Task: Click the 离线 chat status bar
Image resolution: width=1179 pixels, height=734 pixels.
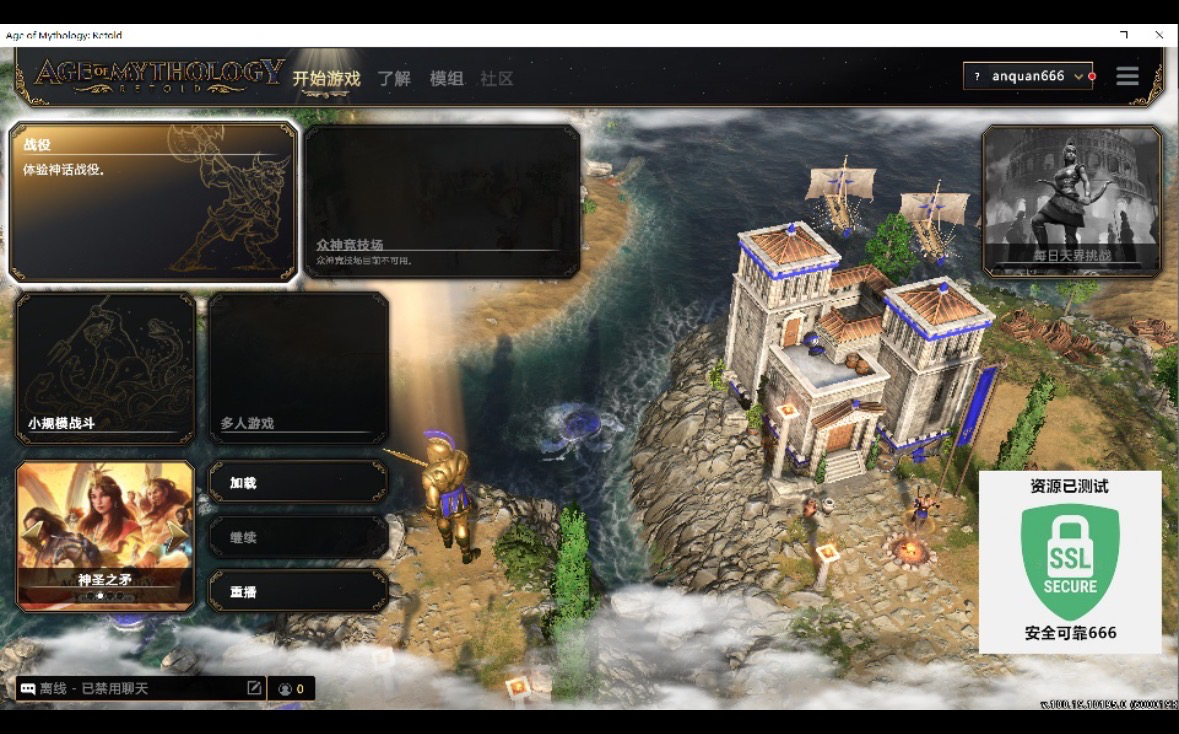Action: 130,688
